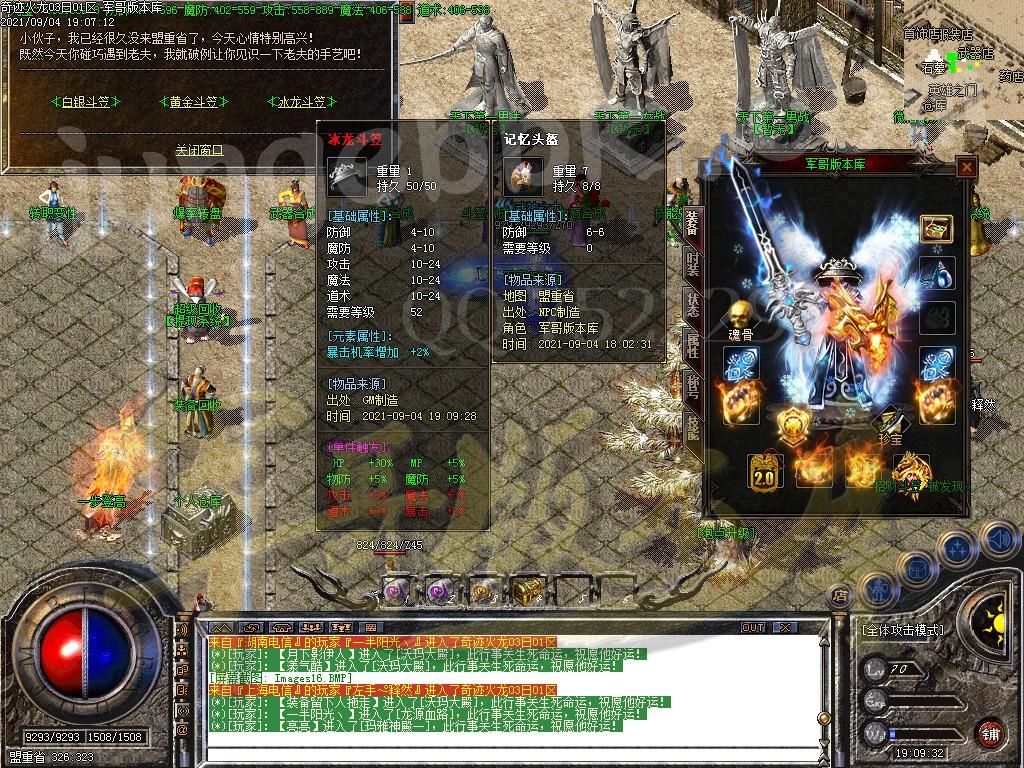Switch to the 装备 equipment tab
Viewport: 1024px width, 768px height.
pos(692,222)
